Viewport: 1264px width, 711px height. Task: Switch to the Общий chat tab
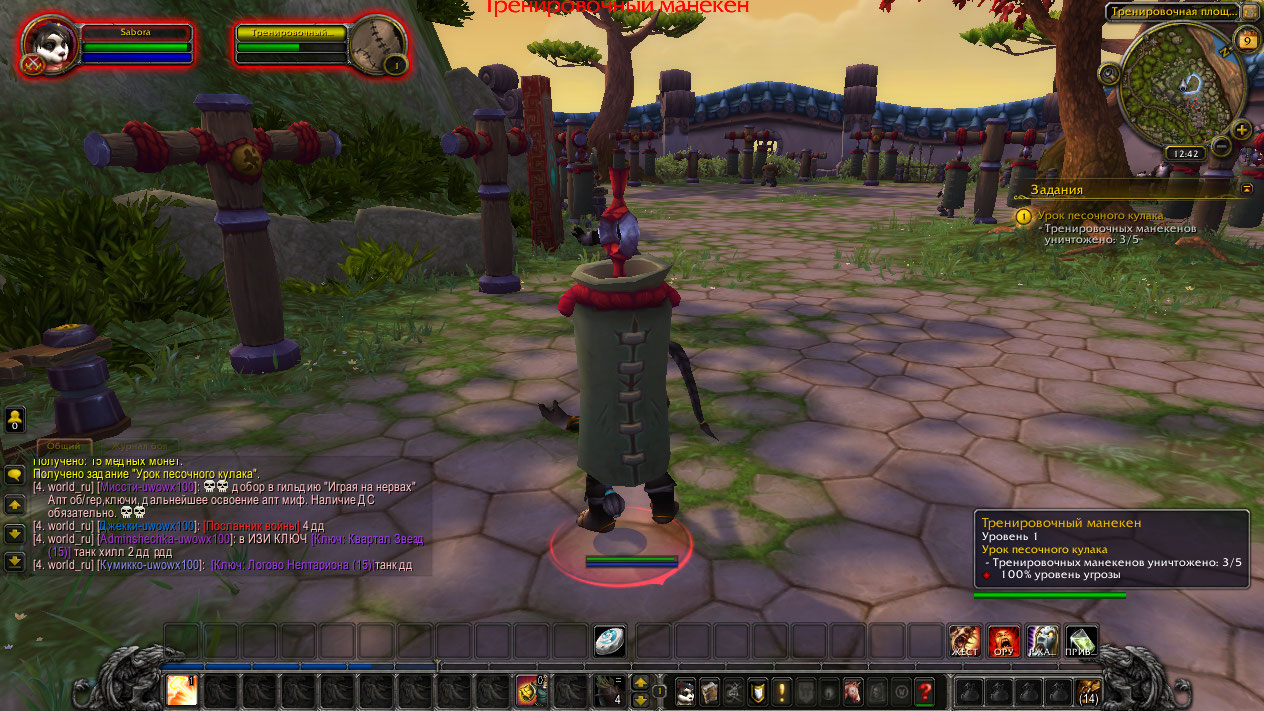64,446
